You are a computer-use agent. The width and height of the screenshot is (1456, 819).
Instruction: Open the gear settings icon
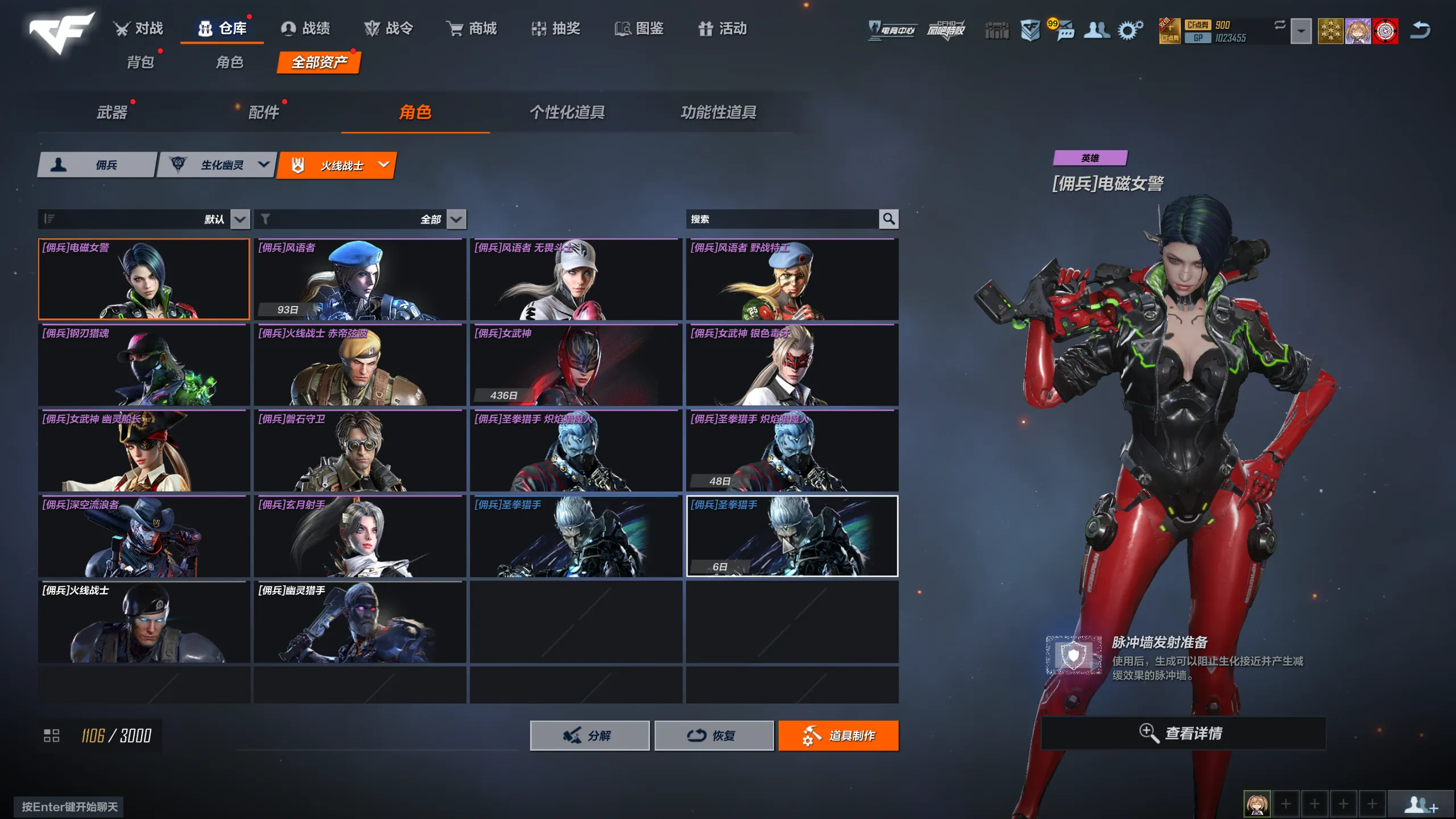click(x=1130, y=30)
